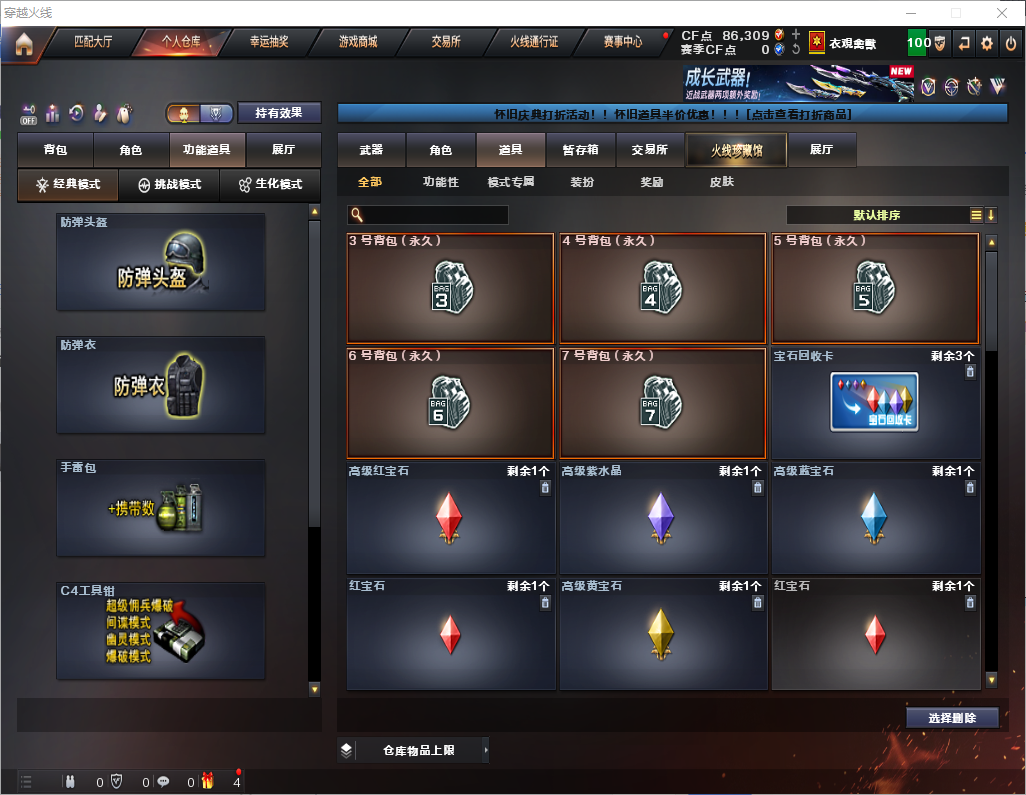
Task: Click the home icon button
Action: [x=24, y=44]
